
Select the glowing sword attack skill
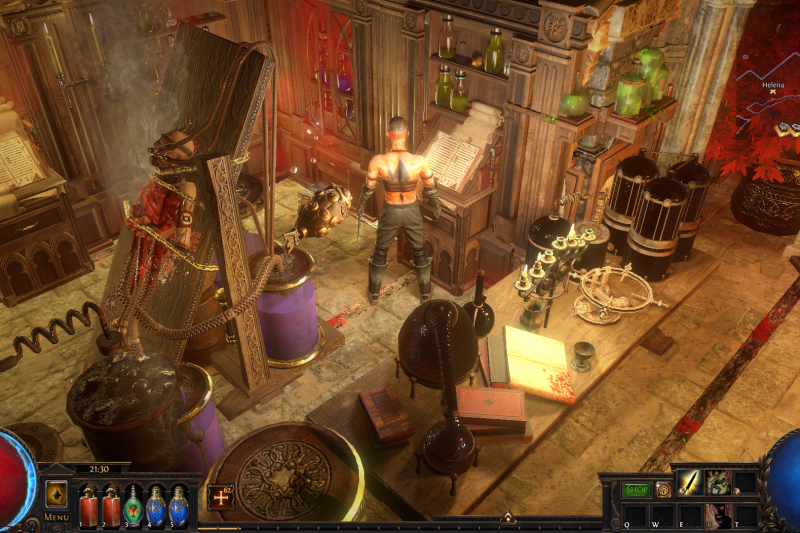(690, 484)
